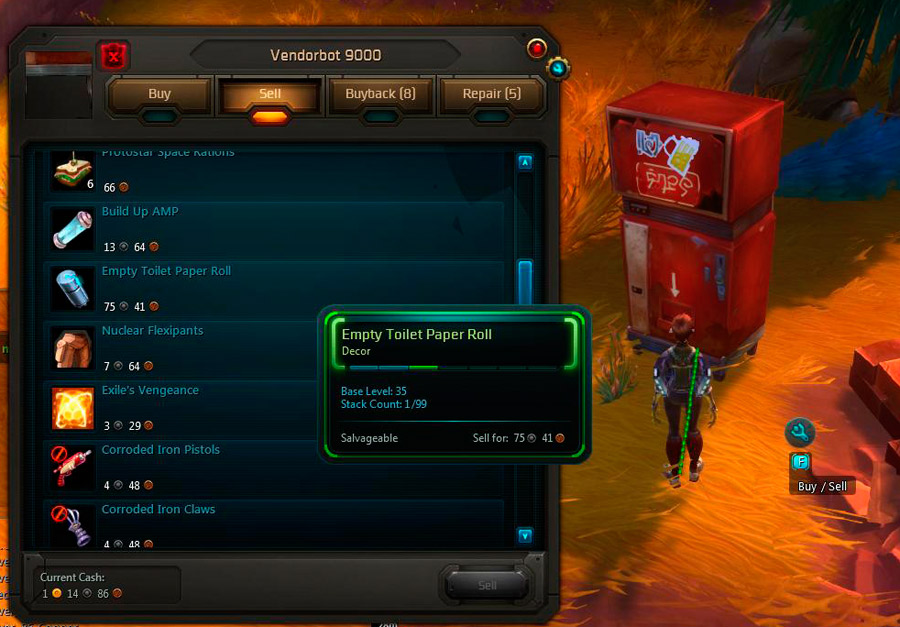900x627 pixels.
Task: Go to the Repair tab
Action: [492, 94]
